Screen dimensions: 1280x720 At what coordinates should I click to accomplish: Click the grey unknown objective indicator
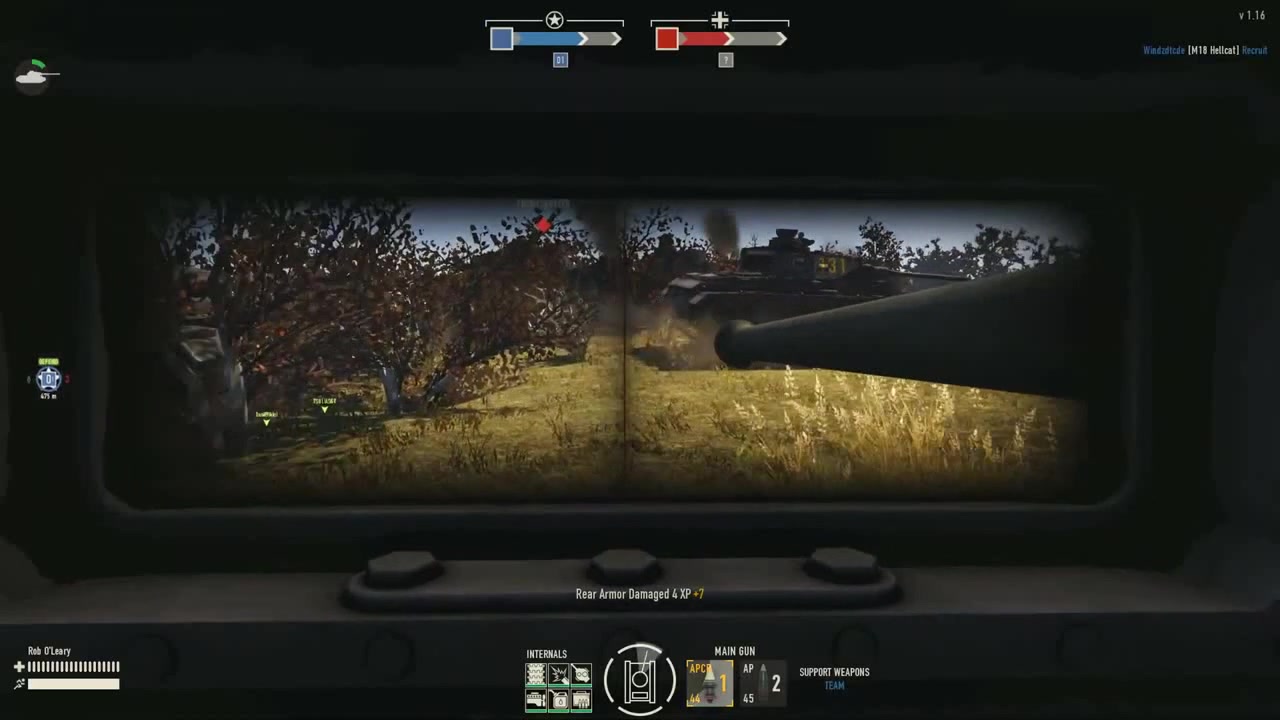point(726,60)
